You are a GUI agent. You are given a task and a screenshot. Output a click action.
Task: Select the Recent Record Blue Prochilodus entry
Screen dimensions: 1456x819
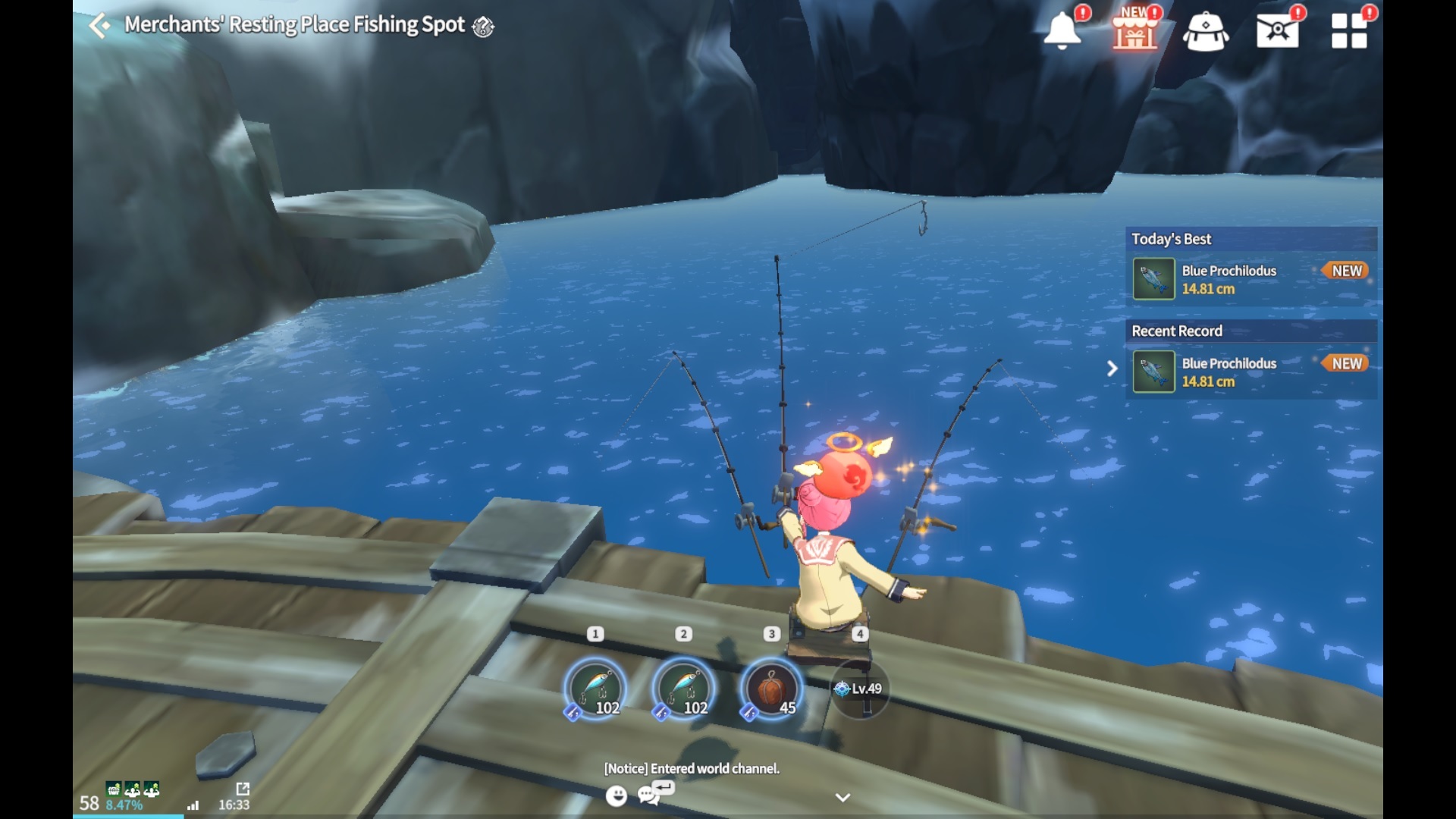tap(1250, 372)
